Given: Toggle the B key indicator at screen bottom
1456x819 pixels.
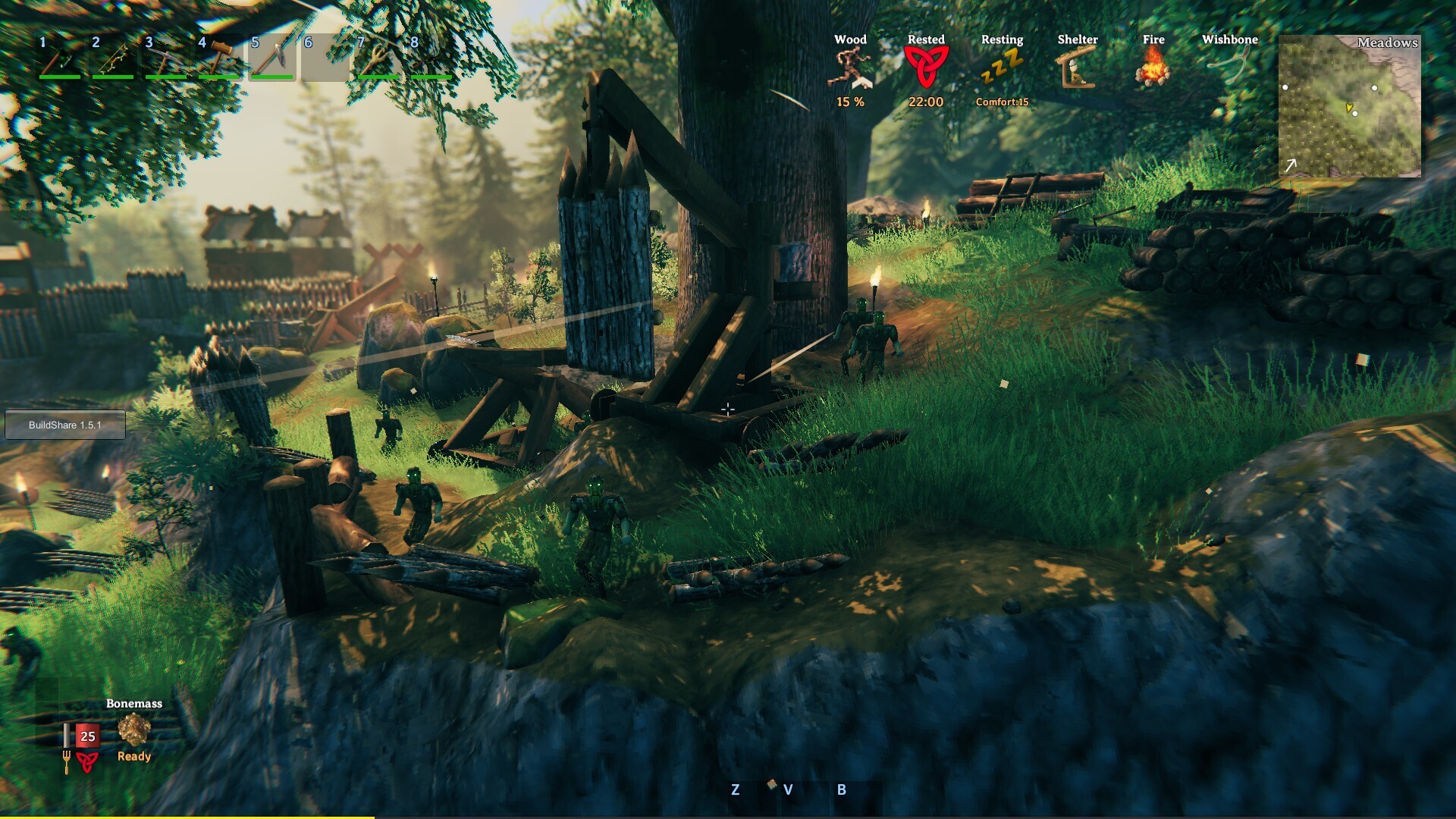Looking at the screenshot, I should (840, 789).
